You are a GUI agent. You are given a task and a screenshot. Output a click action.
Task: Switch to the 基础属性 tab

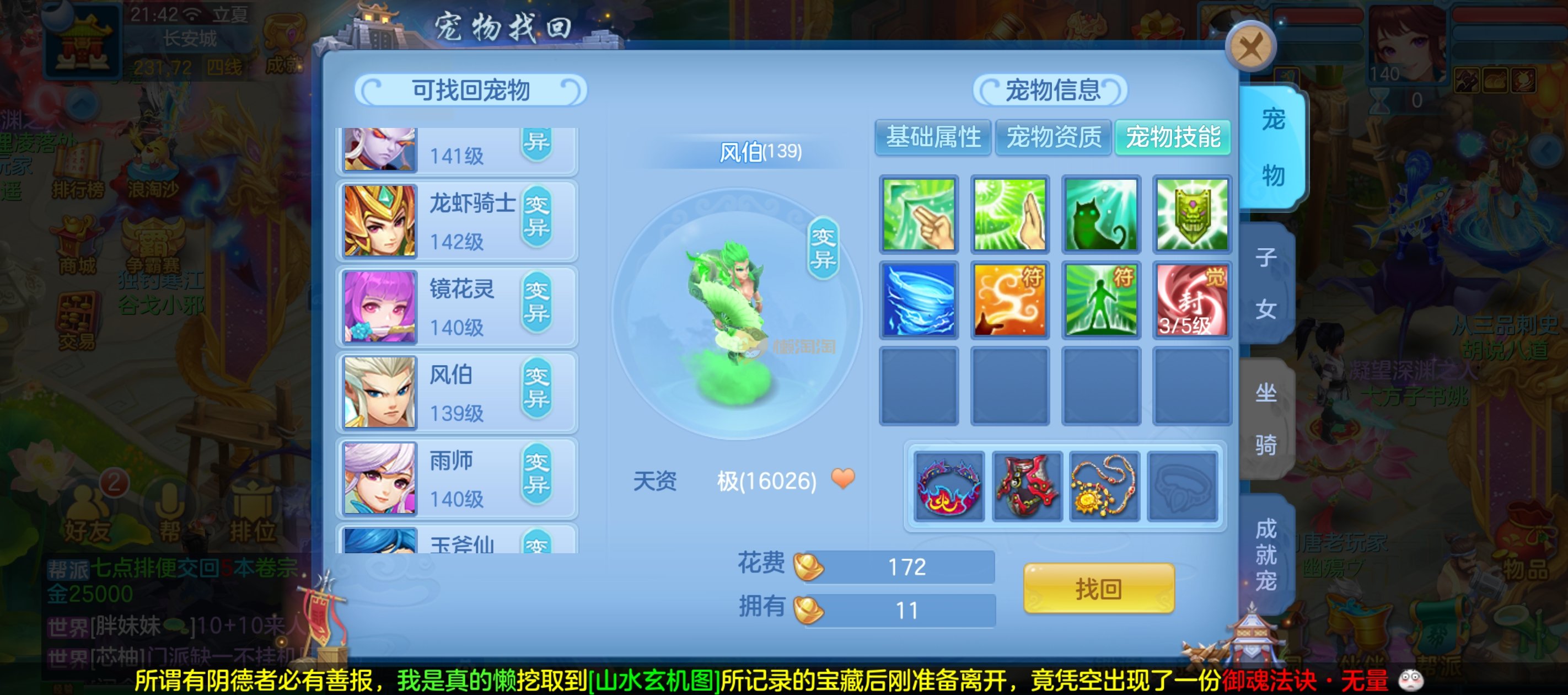(x=932, y=137)
